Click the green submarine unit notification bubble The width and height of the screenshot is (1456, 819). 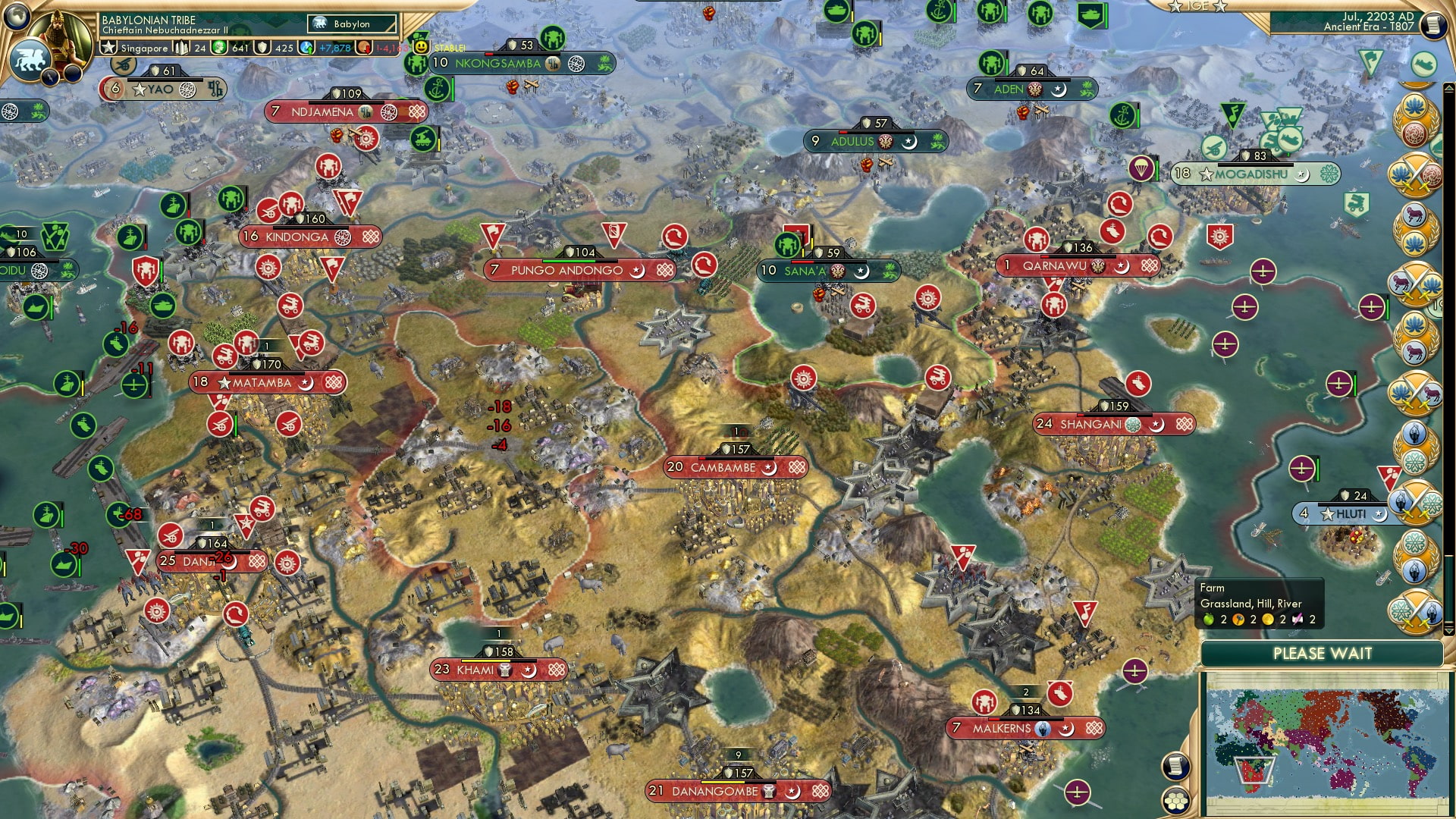[x=1423, y=62]
